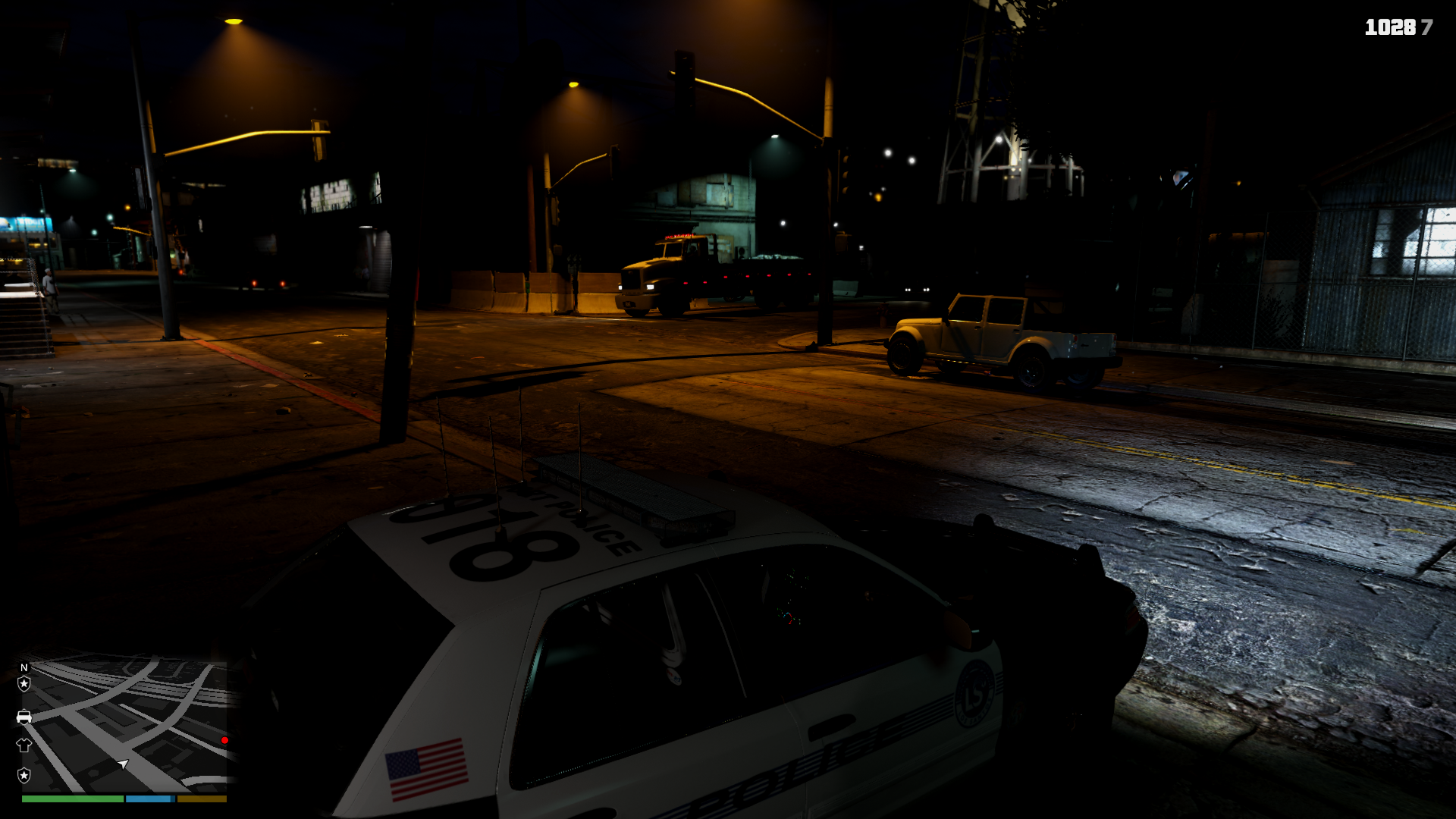Image resolution: width=1456 pixels, height=819 pixels.
Task: Click the red dot blip on the minimap
Action: pos(224,740)
